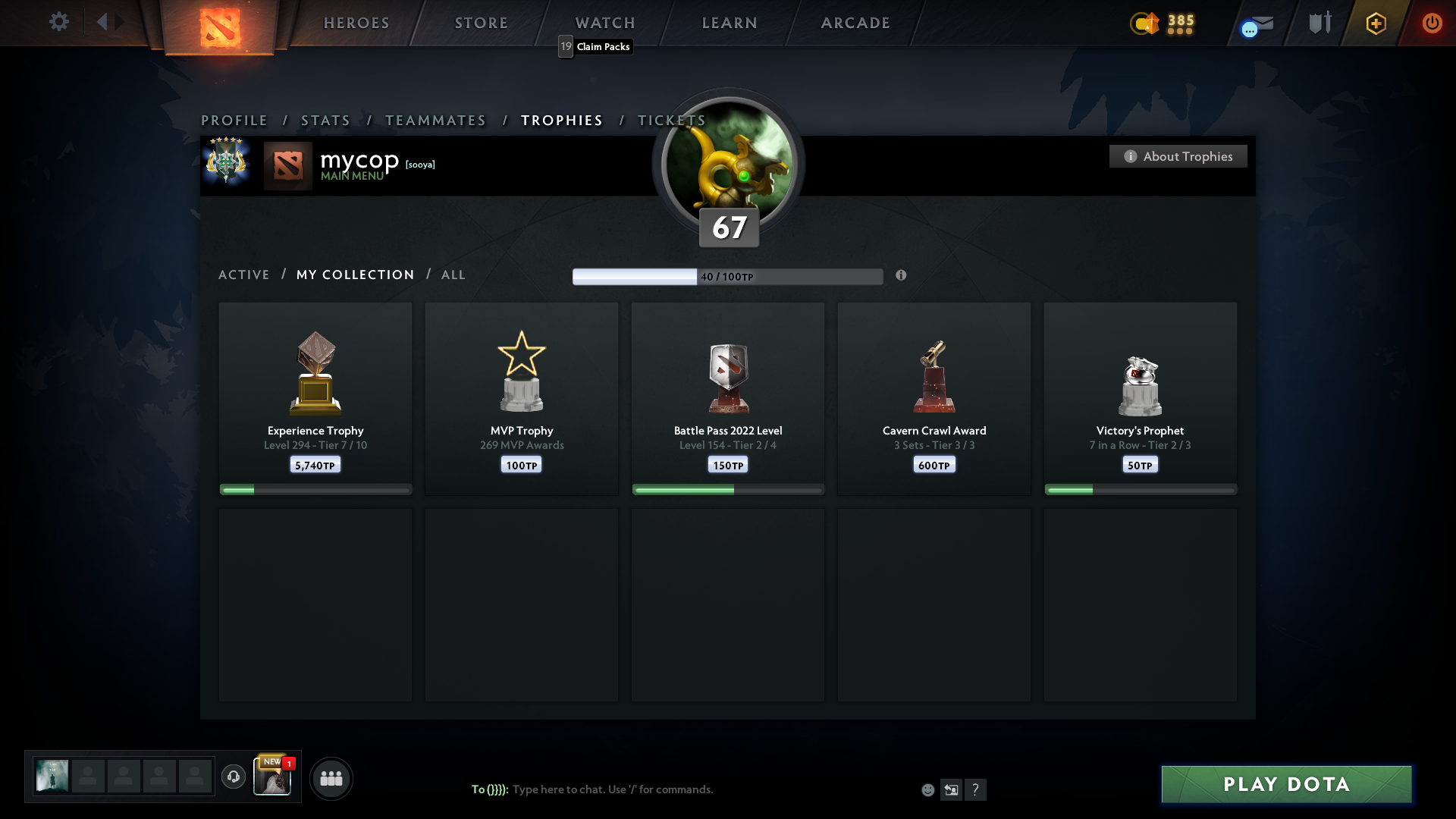1456x819 pixels.
Task: Open the Armory shield and sword icon
Action: 1319,23
